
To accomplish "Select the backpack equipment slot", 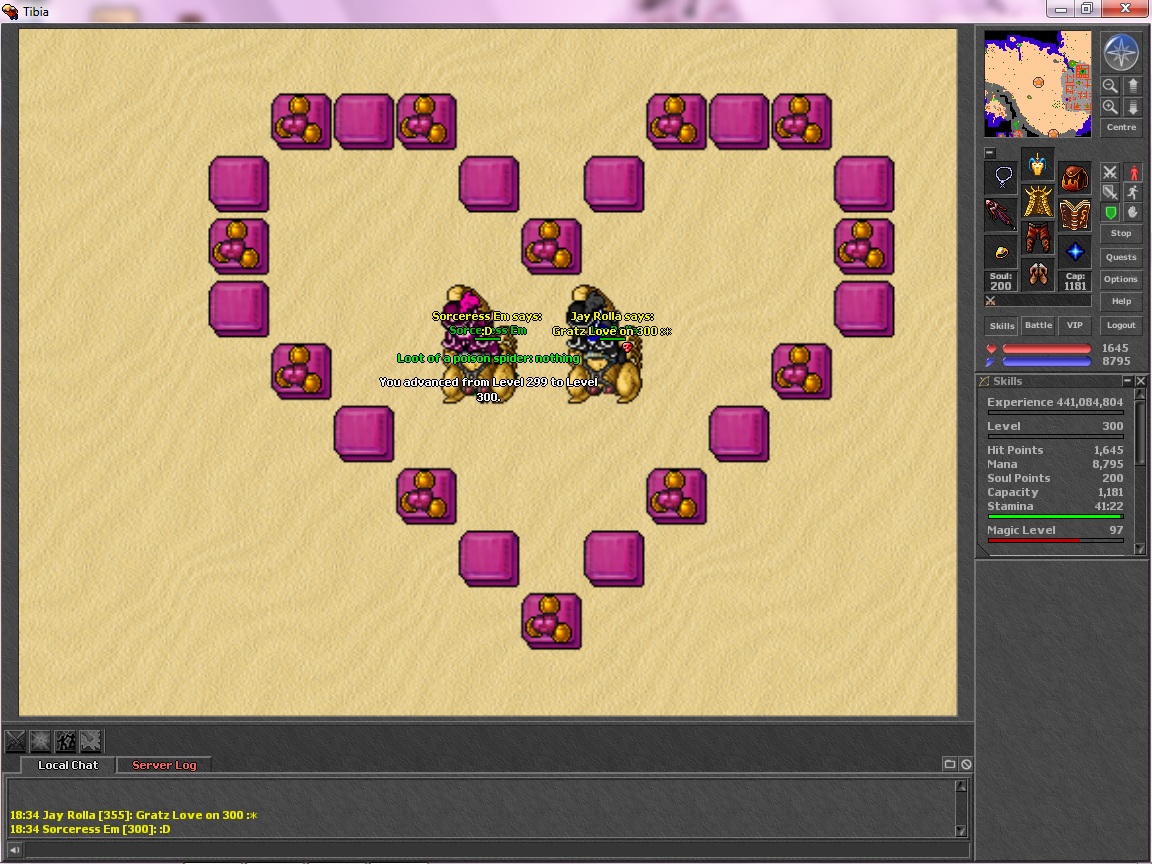I will [1075, 179].
